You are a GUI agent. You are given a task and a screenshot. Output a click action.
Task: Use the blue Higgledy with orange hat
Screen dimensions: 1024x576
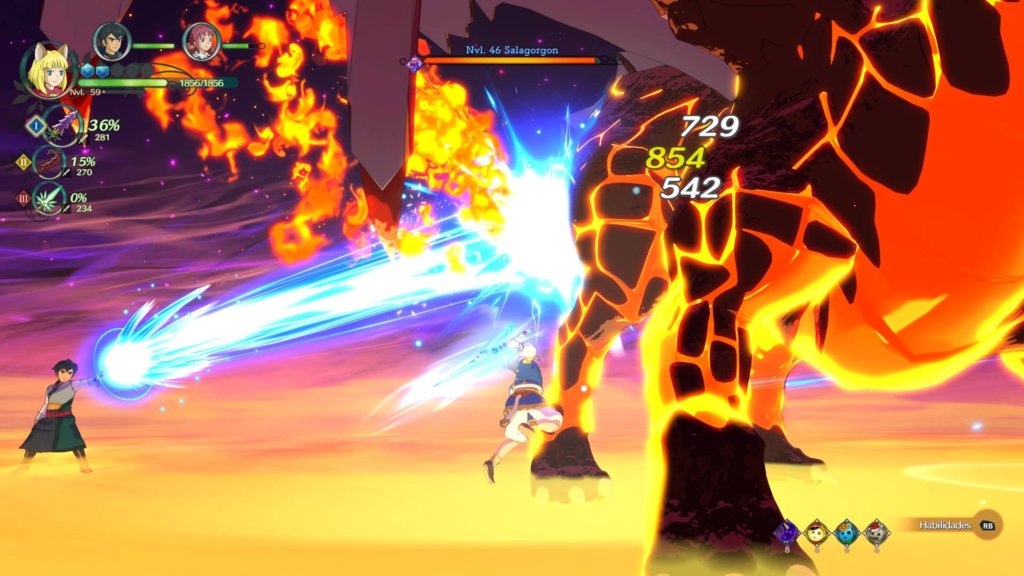click(x=846, y=532)
